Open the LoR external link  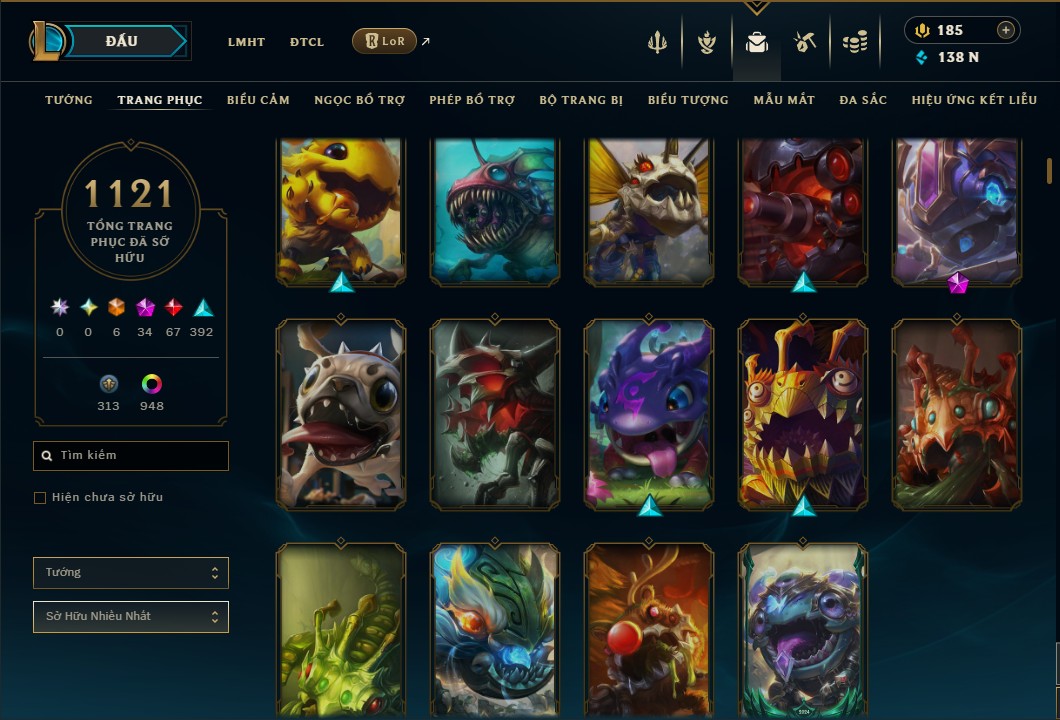385,41
